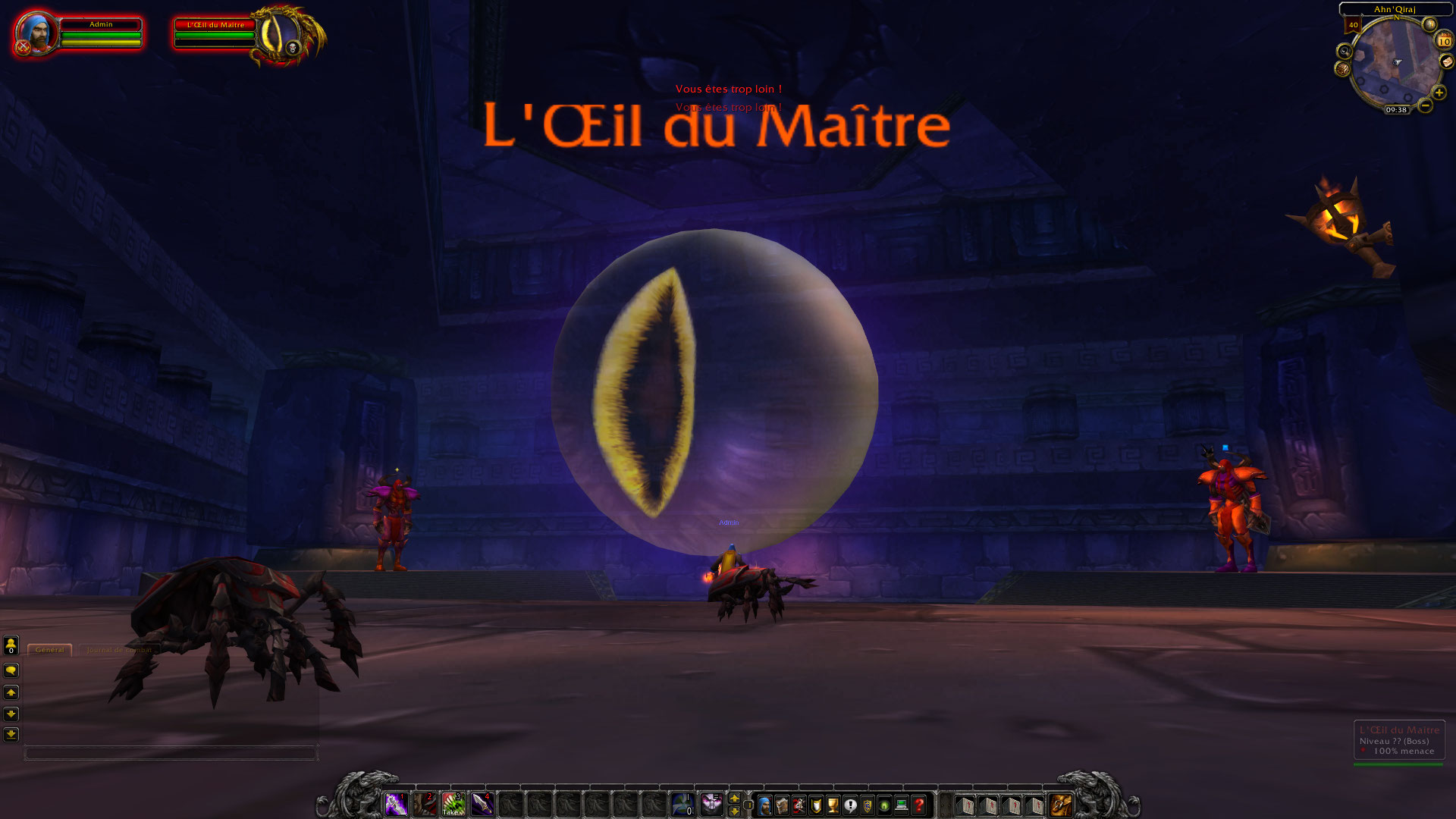Open the guild tabard icon
This screenshot has height=819, width=1456.
tap(868, 806)
